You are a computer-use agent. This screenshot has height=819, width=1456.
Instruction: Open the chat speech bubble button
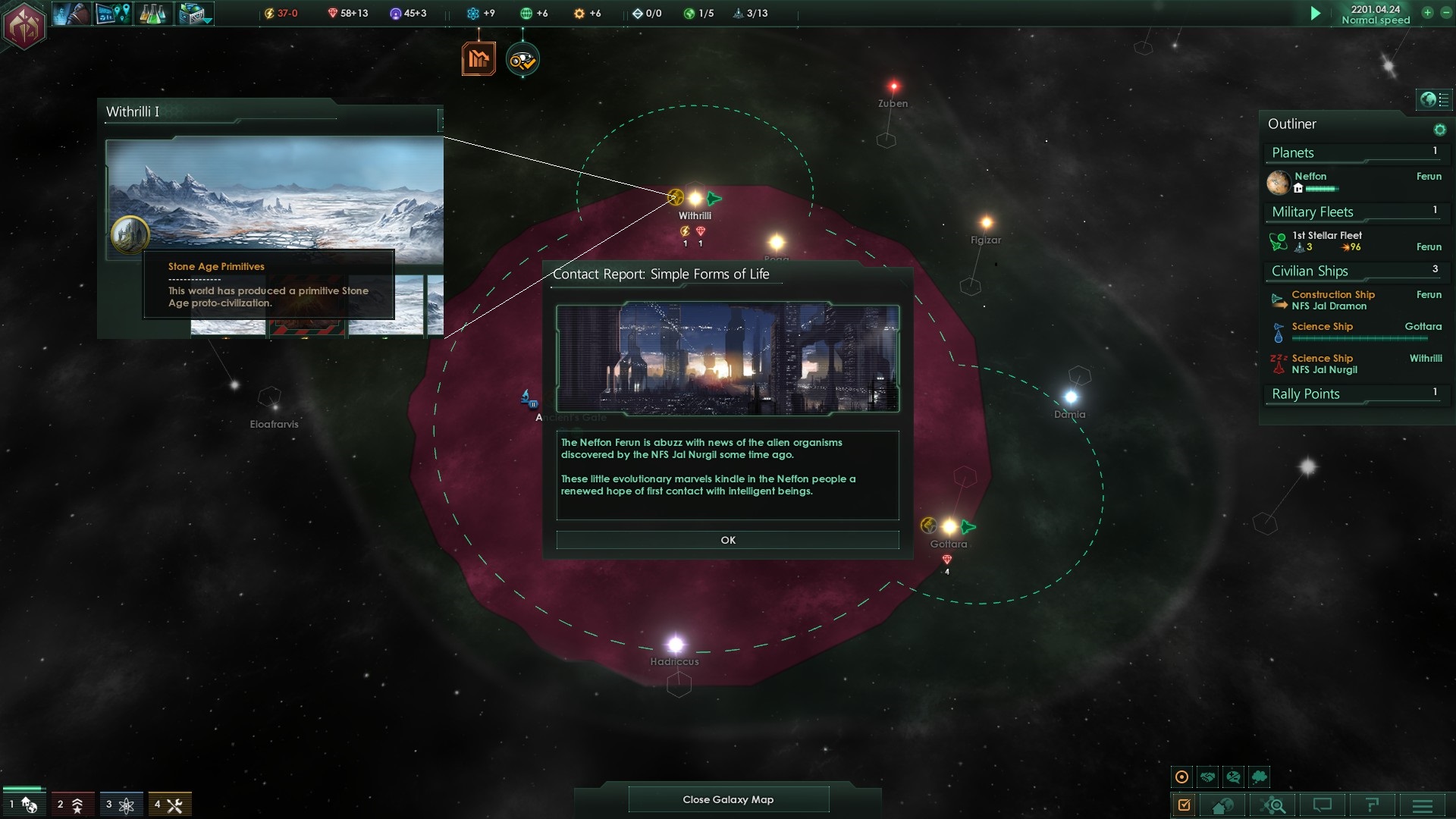click(1323, 805)
